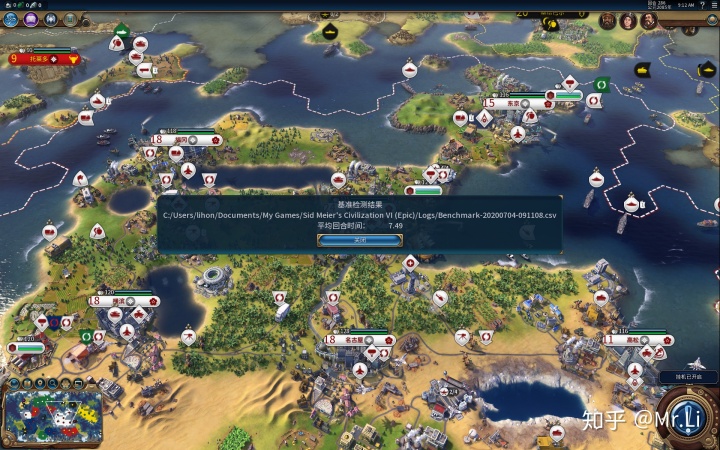
Task: Open the technology tree button
Action: click(11, 19)
